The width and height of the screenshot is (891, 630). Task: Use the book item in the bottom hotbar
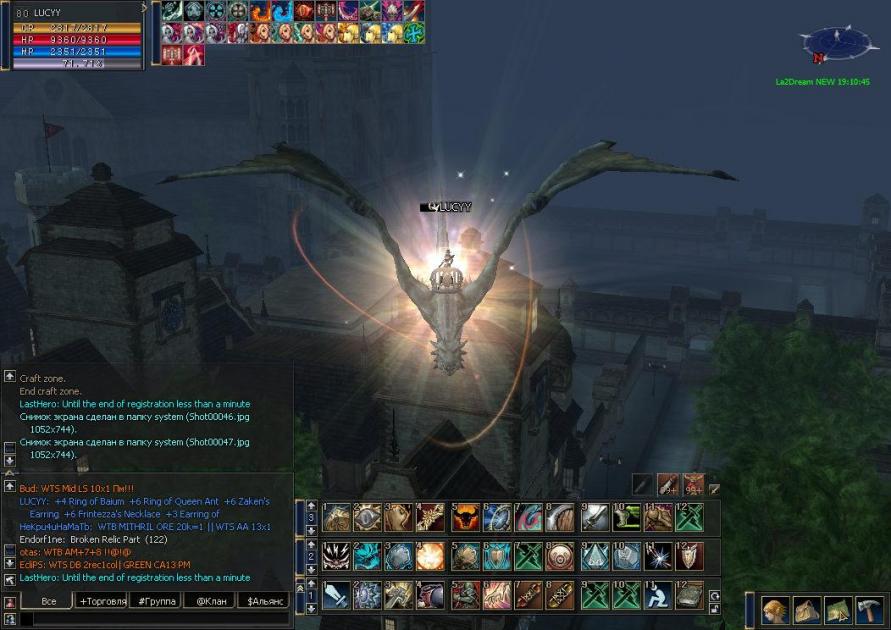689,595
